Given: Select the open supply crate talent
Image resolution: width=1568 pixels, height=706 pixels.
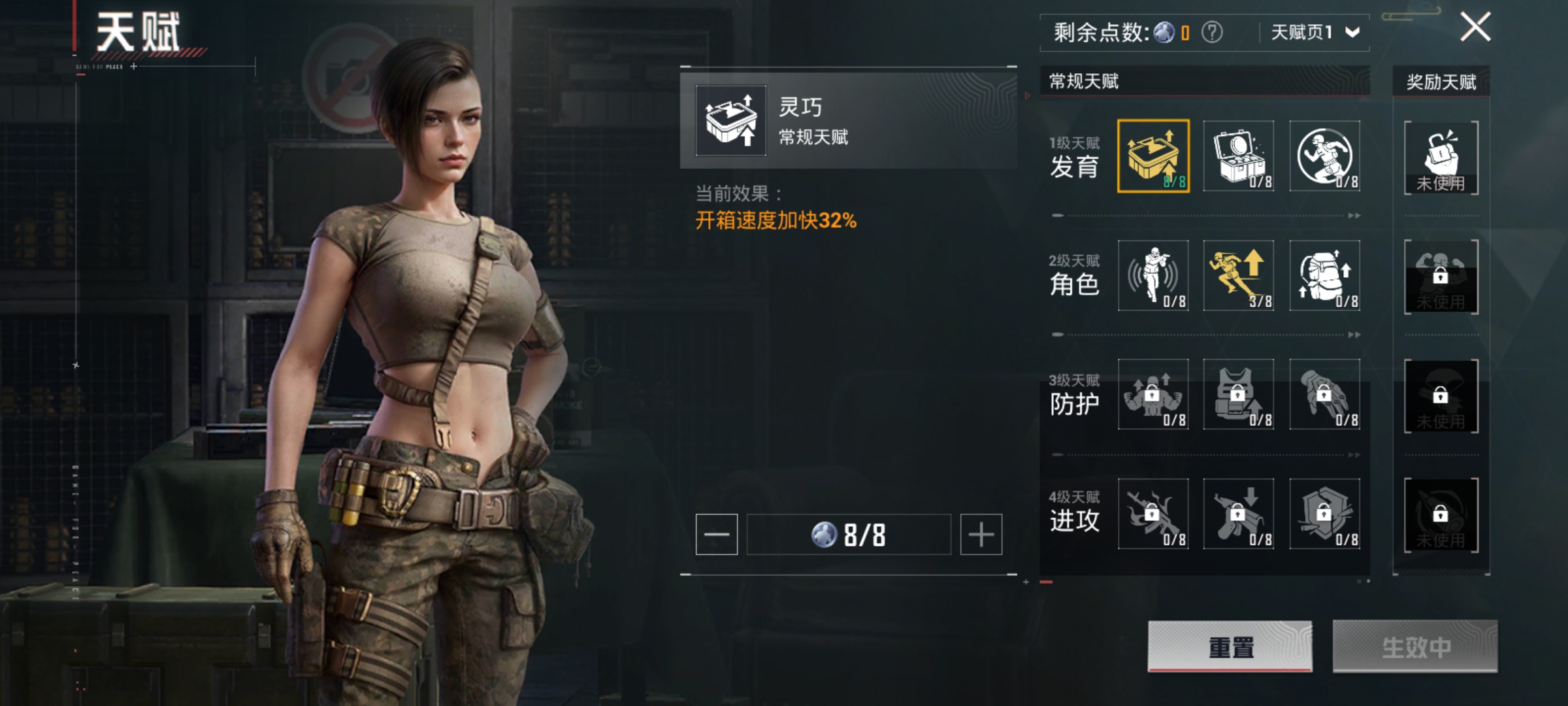Looking at the screenshot, I should click(x=1239, y=156).
